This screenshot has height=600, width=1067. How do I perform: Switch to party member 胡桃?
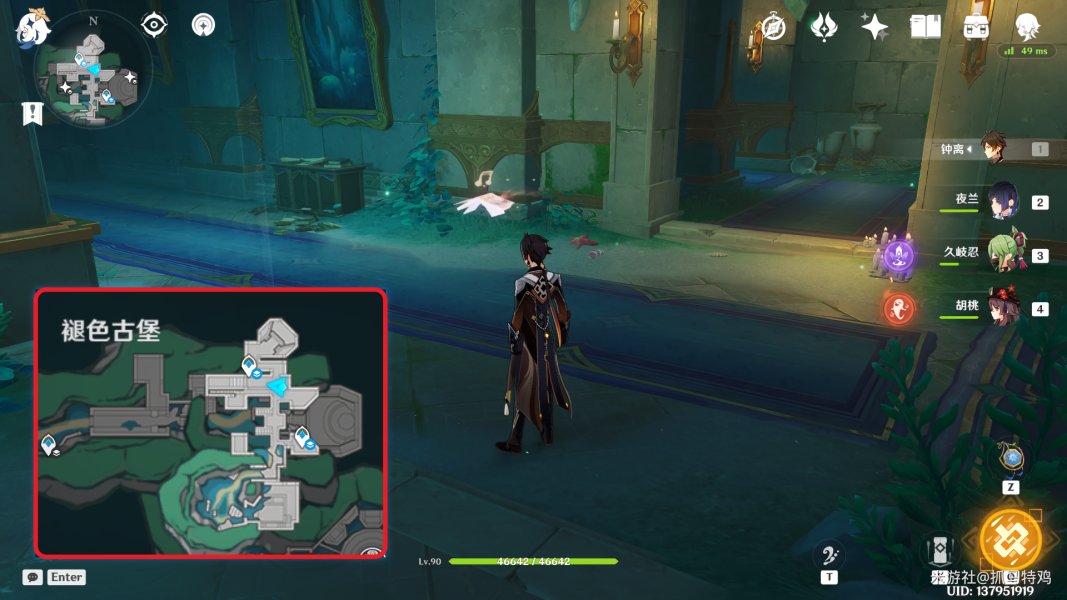pyautogui.click(x=1003, y=308)
